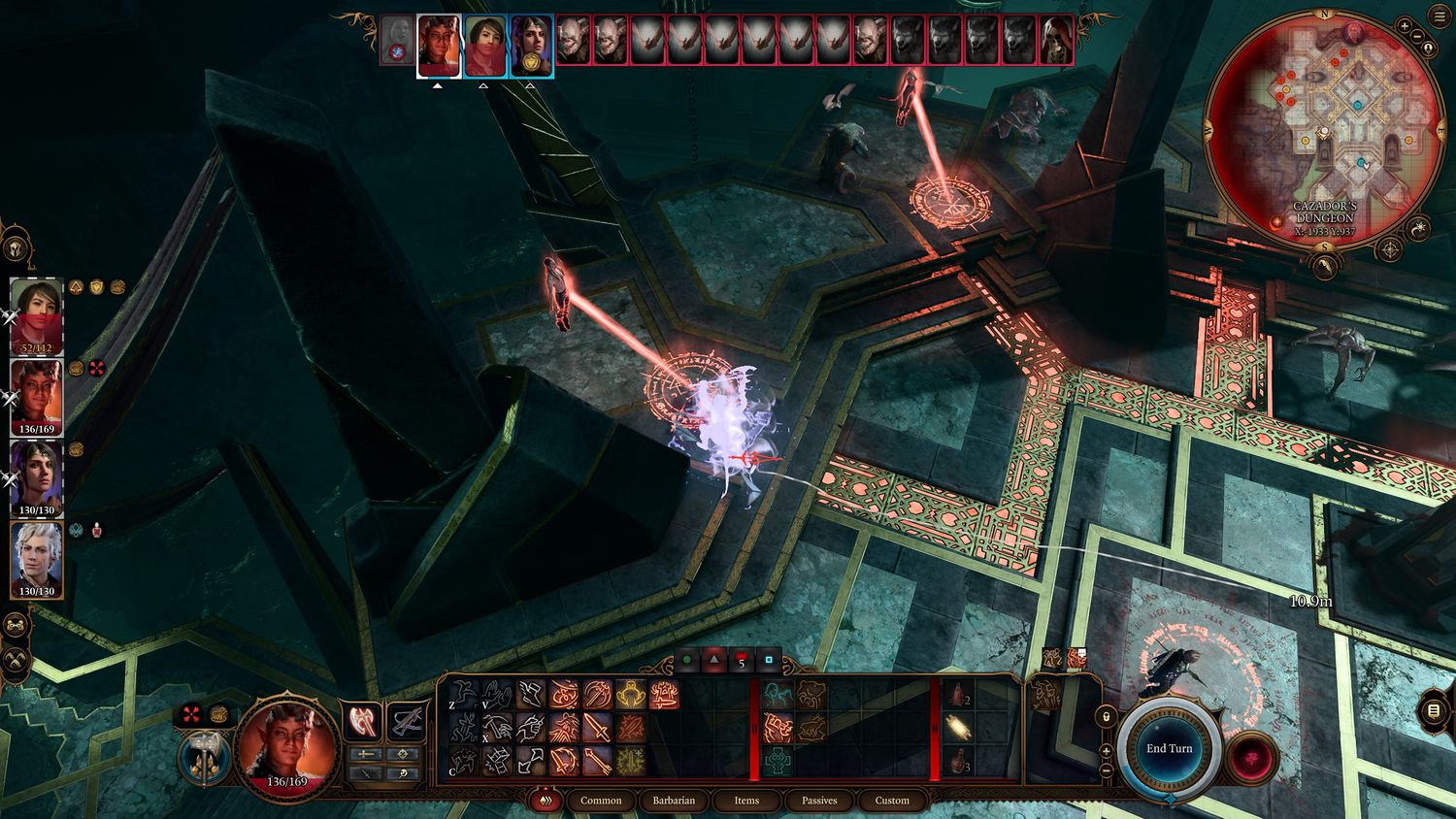
Task: Switch to the Passives tab
Action: 819,801
